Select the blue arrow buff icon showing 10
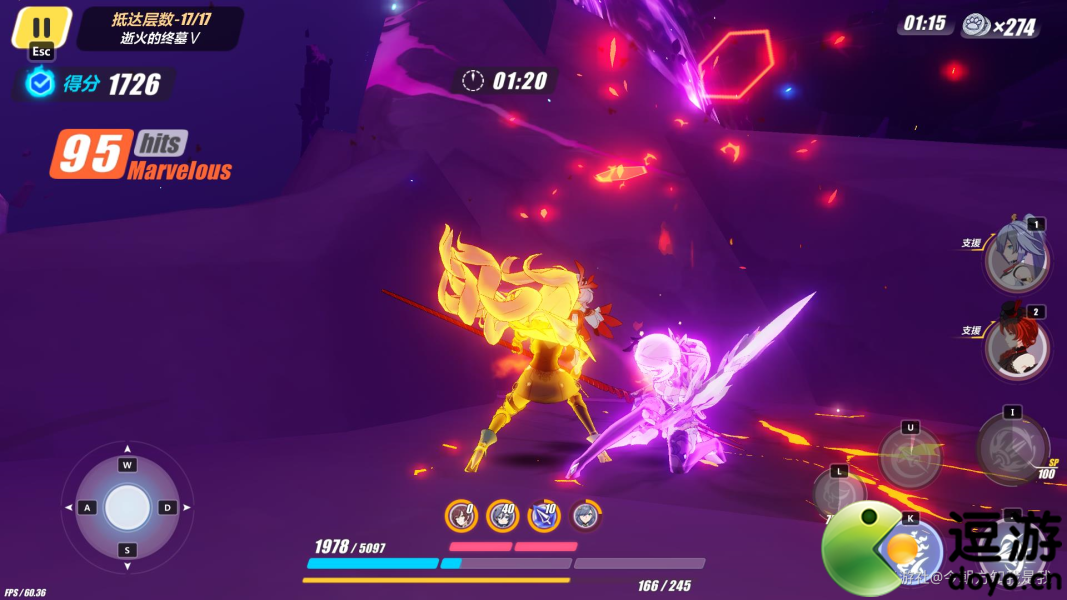1067x600 pixels. tap(544, 515)
